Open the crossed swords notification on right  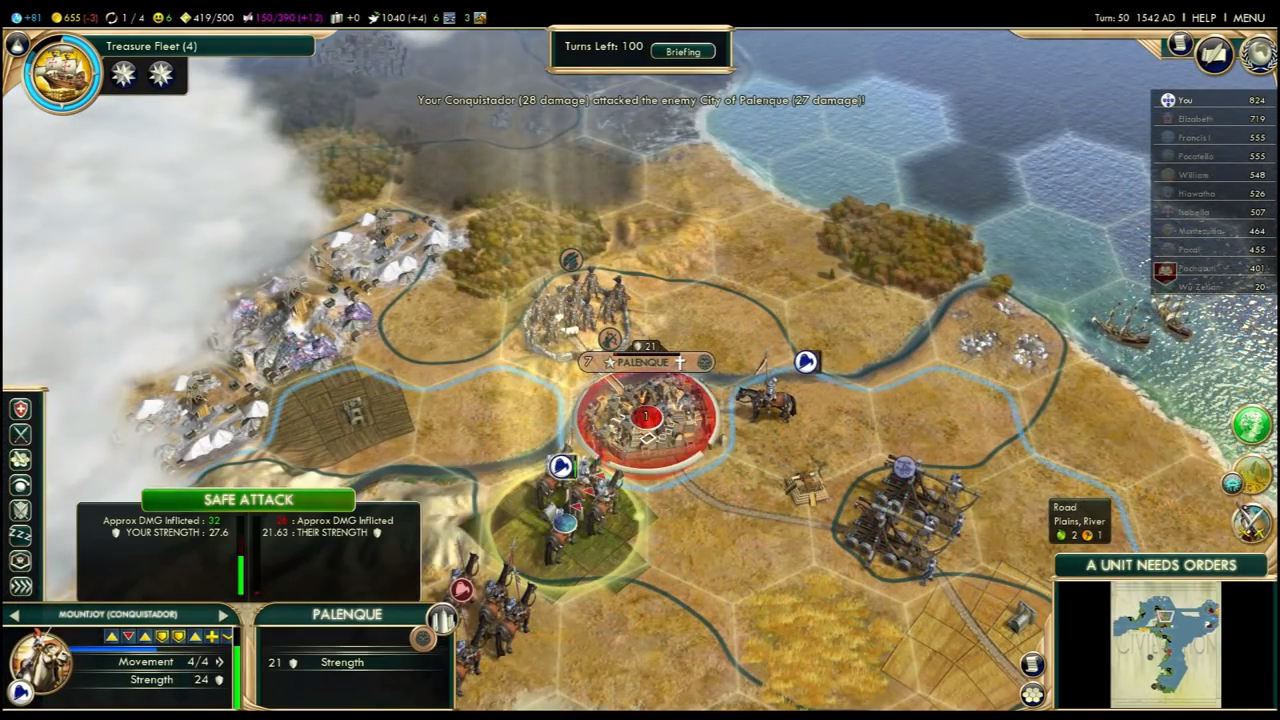click(1251, 522)
